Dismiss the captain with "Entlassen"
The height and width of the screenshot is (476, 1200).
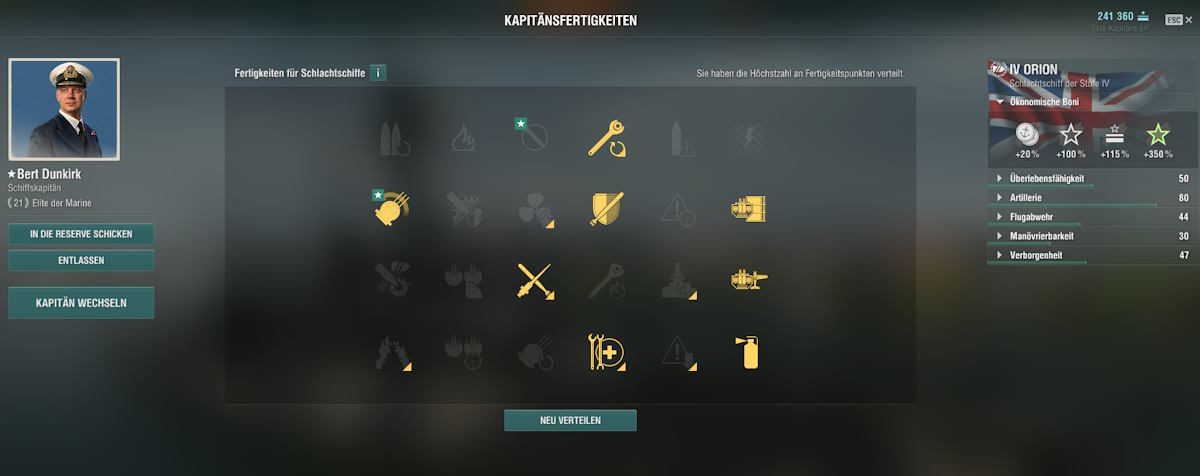(81, 261)
